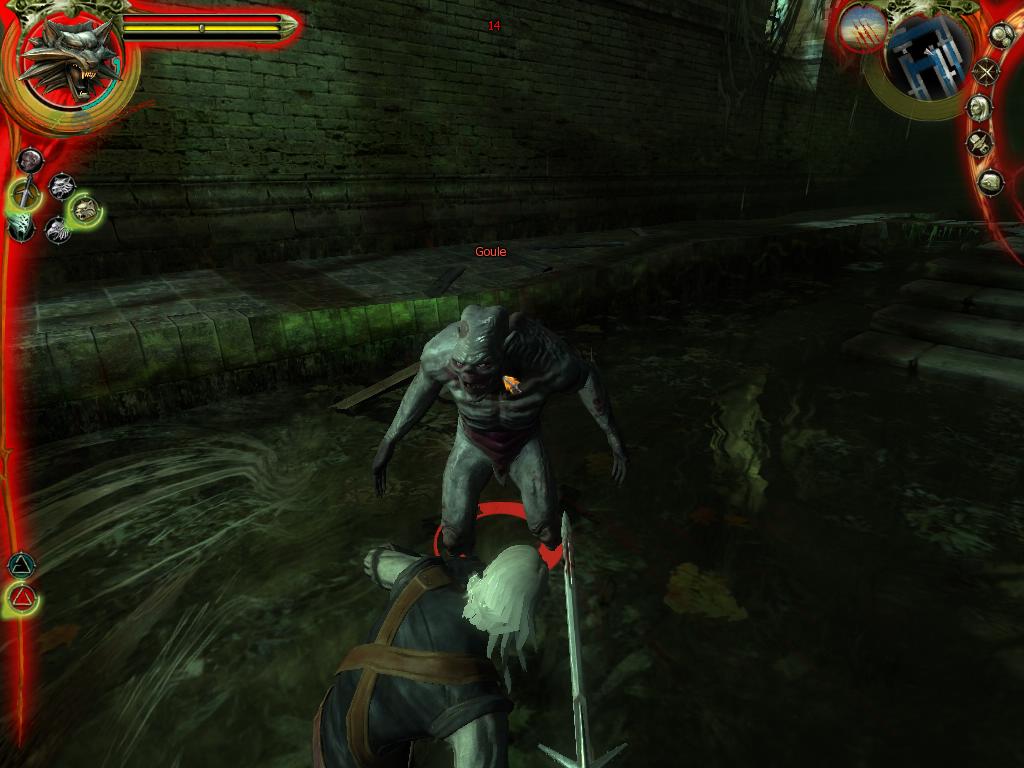Choose the wolf head strong style
The height and width of the screenshot is (768, 1024).
click(x=62, y=185)
